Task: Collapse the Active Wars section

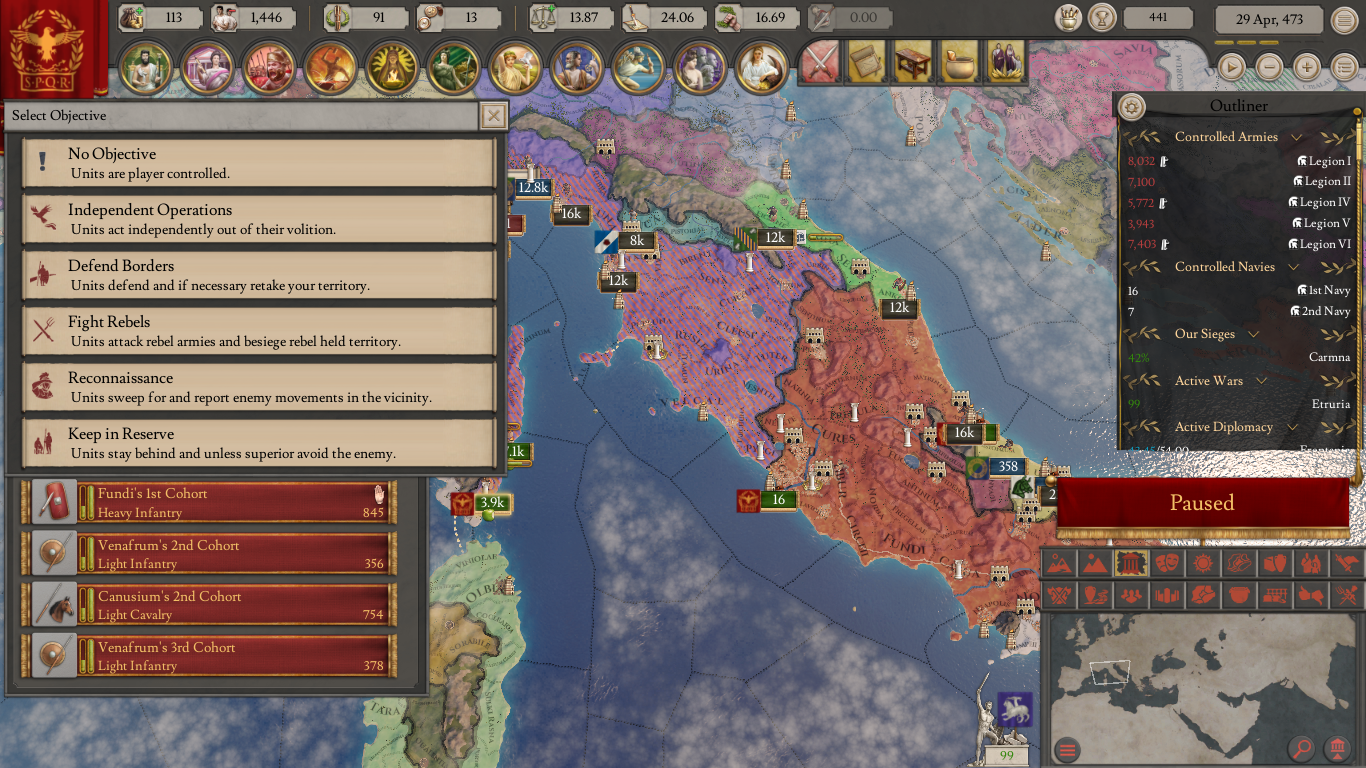Action: [1260, 381]
